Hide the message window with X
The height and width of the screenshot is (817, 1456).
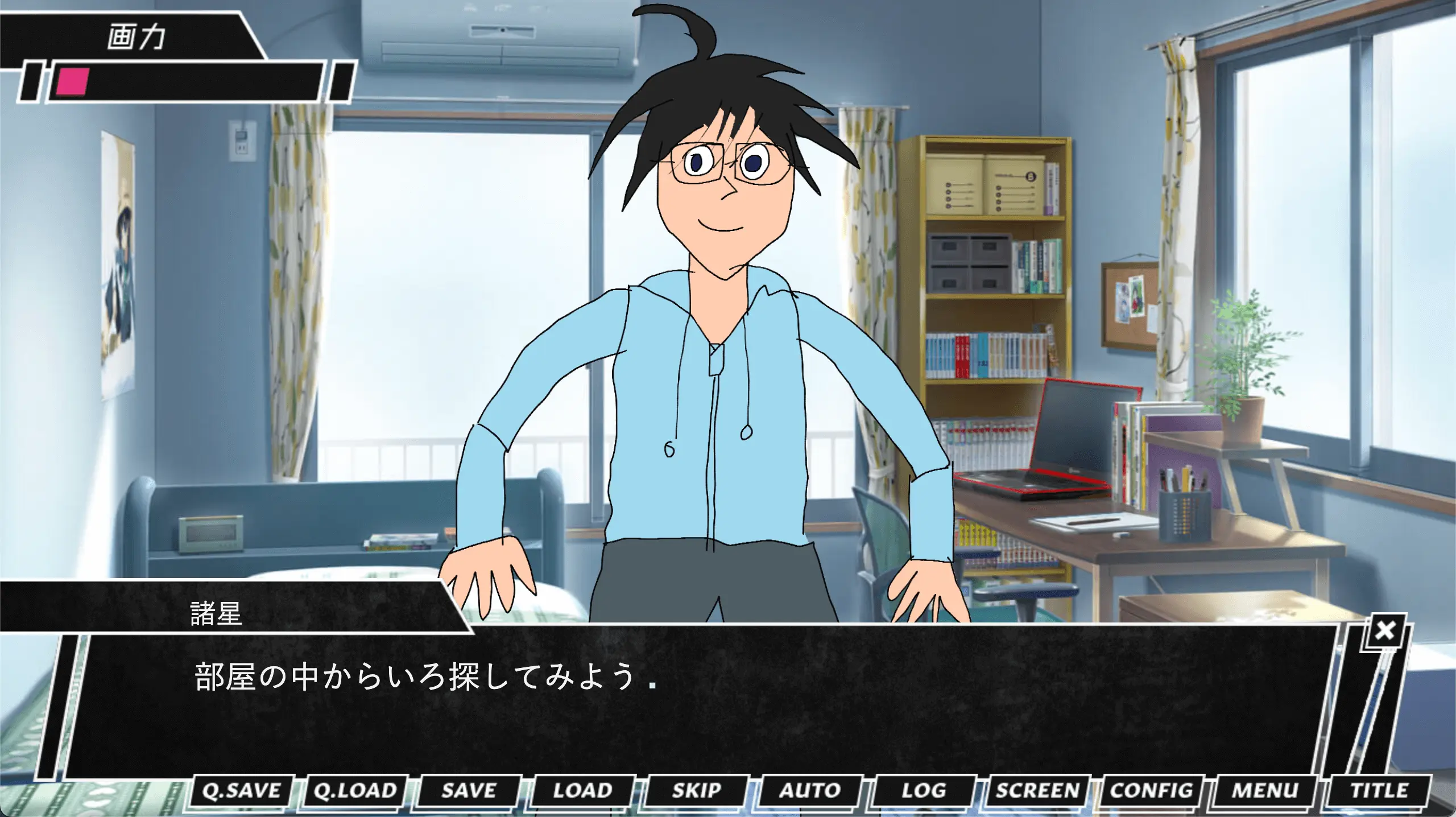[1385, 630]
